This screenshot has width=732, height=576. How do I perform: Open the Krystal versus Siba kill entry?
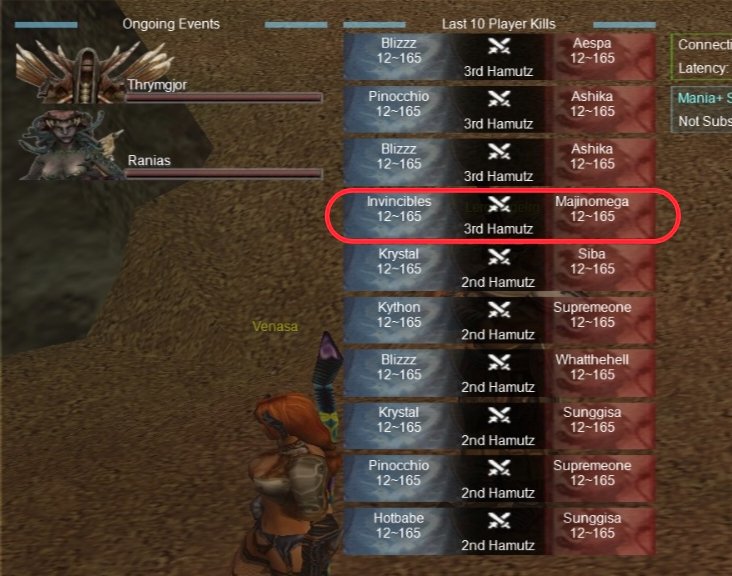[499, 268]
